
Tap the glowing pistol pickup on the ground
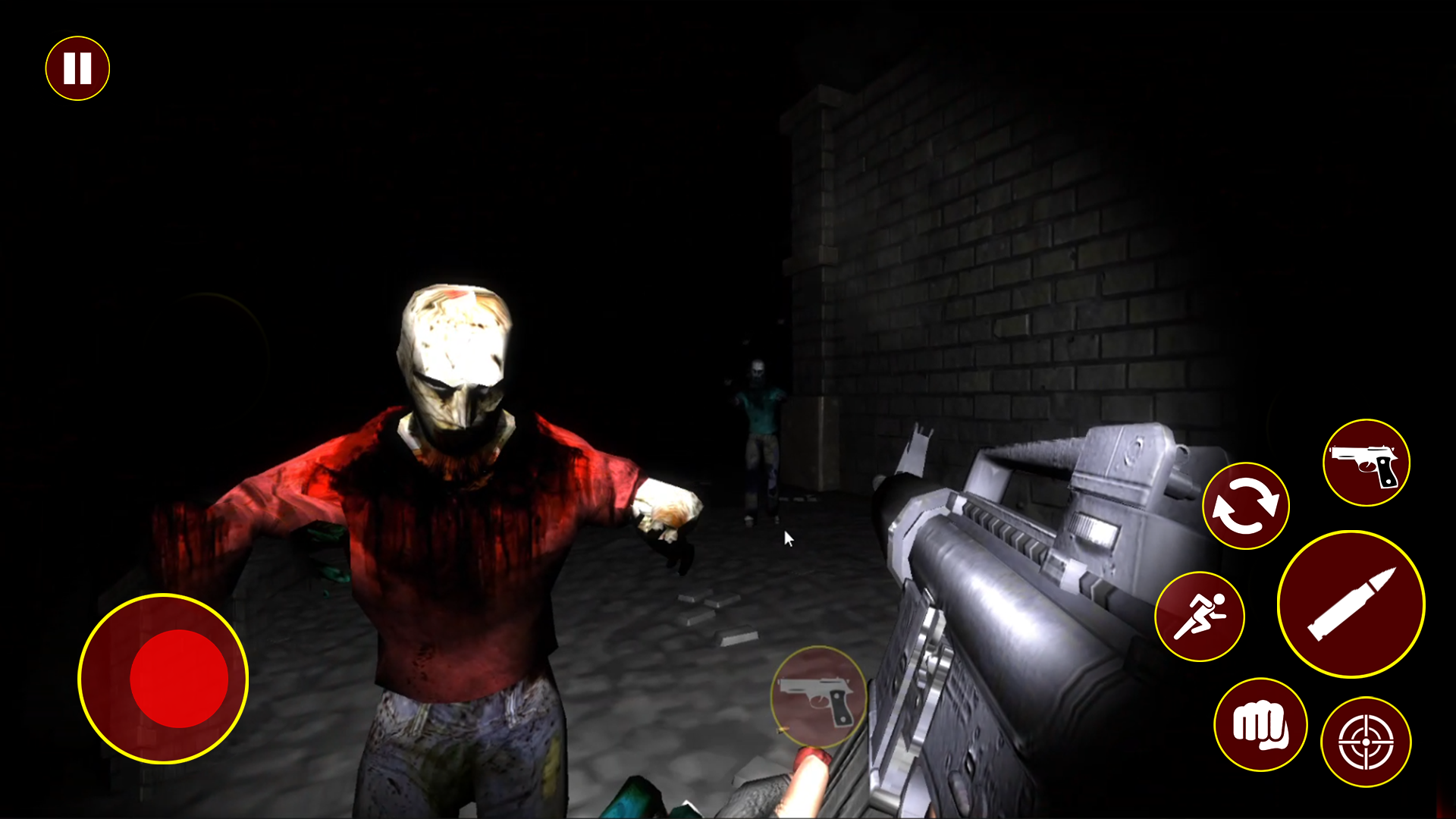click(x=817, y=698)
